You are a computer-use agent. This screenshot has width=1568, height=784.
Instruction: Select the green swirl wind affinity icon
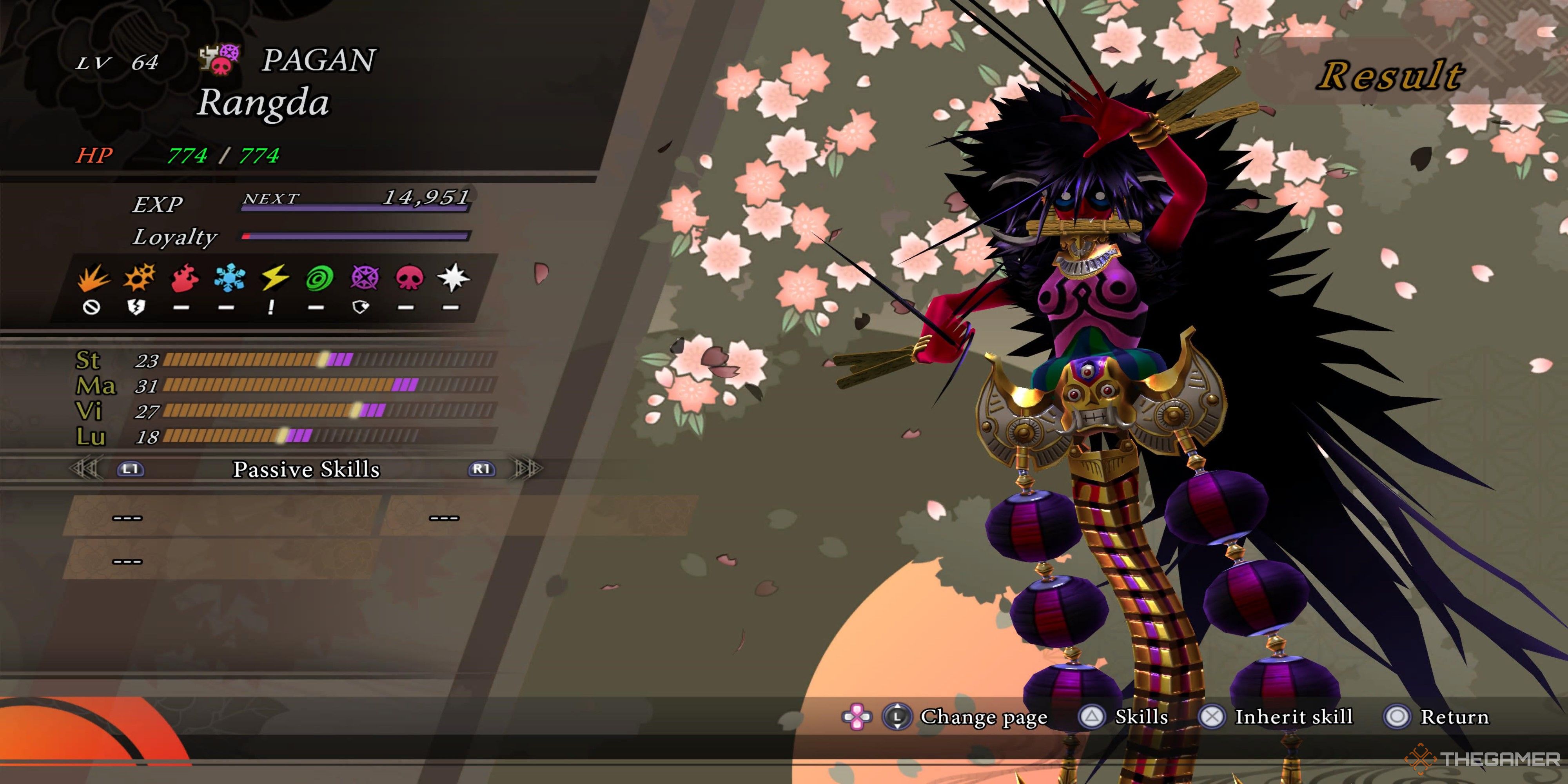[x=319, y=279]
